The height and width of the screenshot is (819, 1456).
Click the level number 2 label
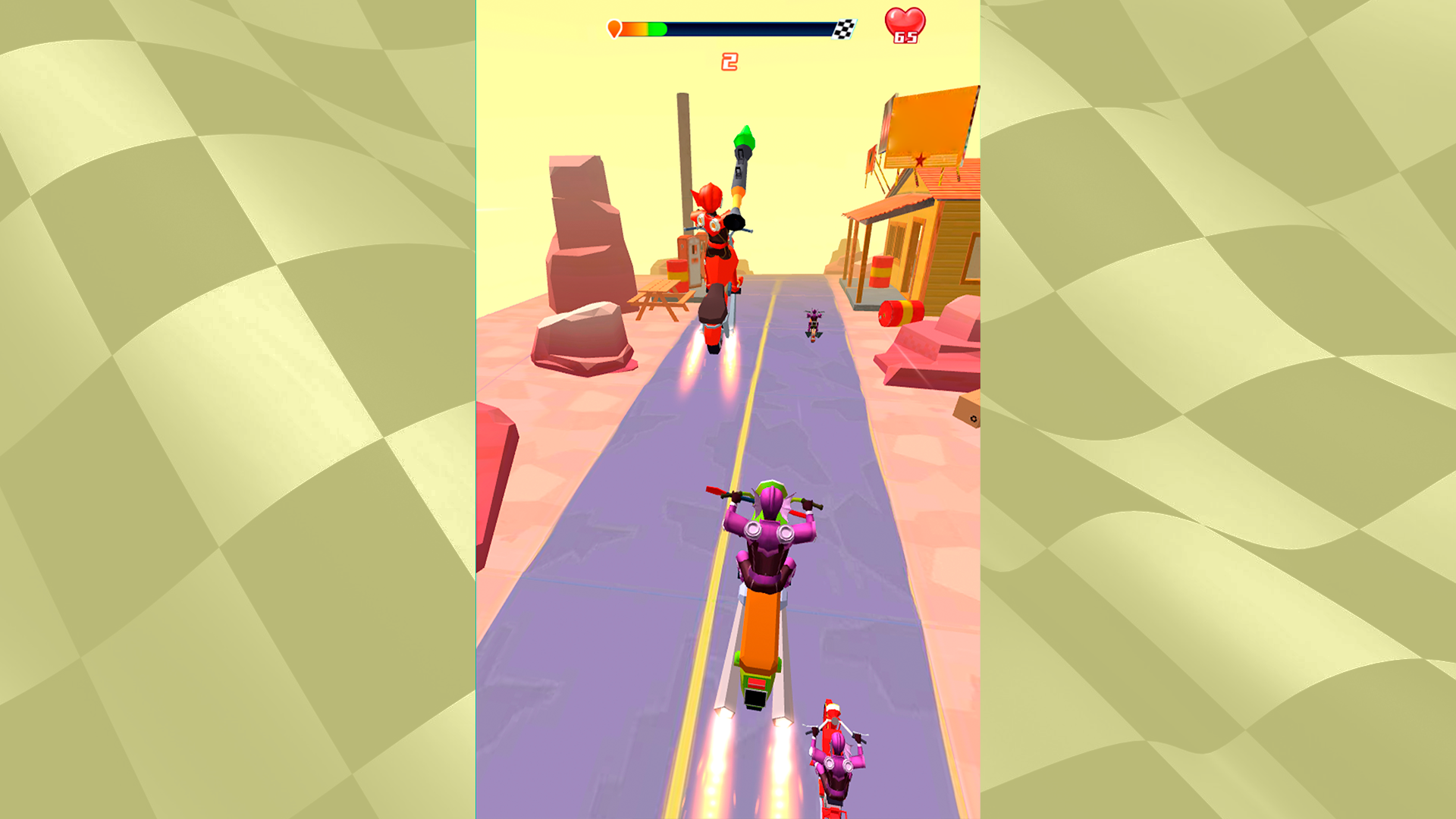click(730, 63)
